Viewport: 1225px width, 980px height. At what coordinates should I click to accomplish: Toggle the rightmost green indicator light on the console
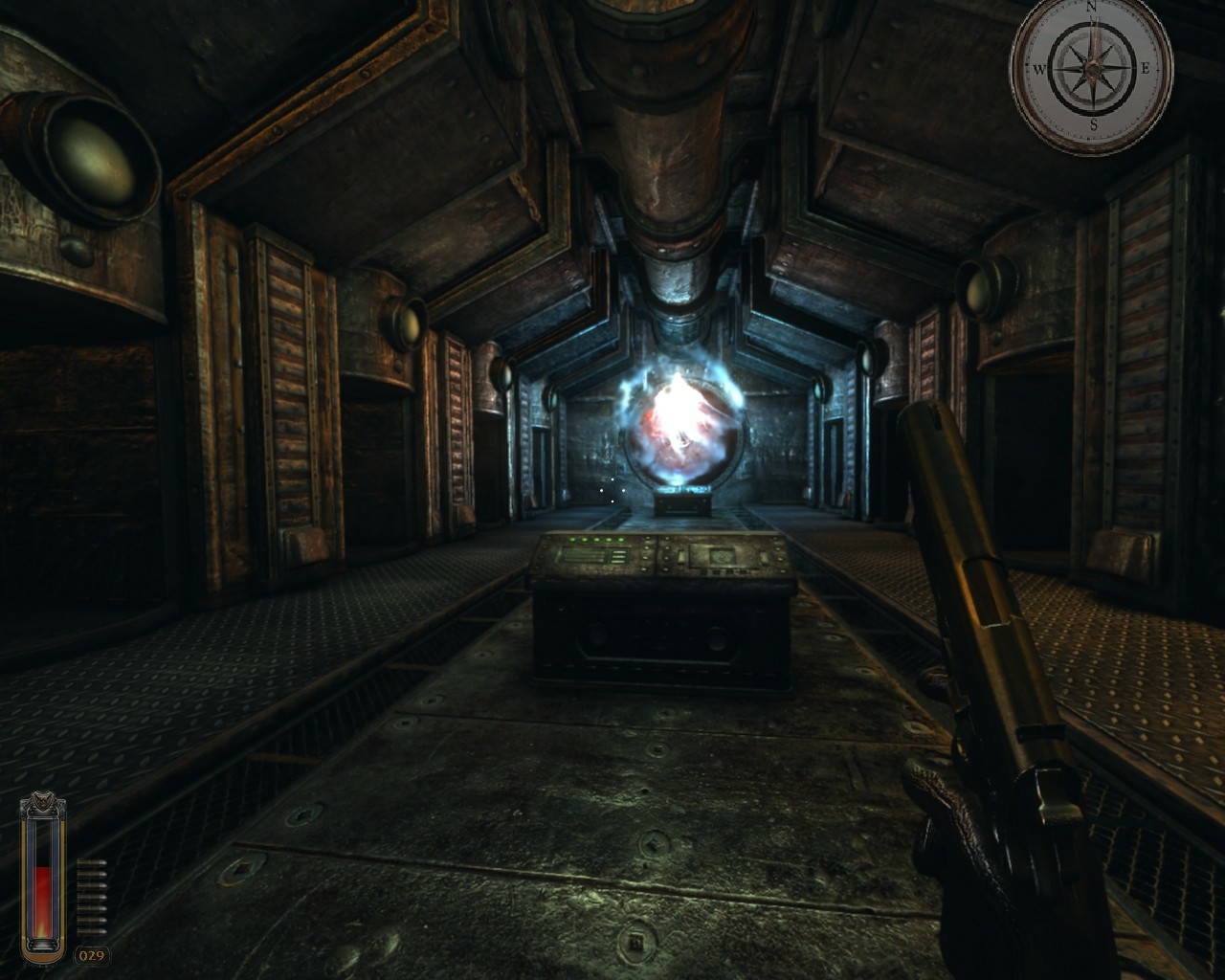point(620,538)
